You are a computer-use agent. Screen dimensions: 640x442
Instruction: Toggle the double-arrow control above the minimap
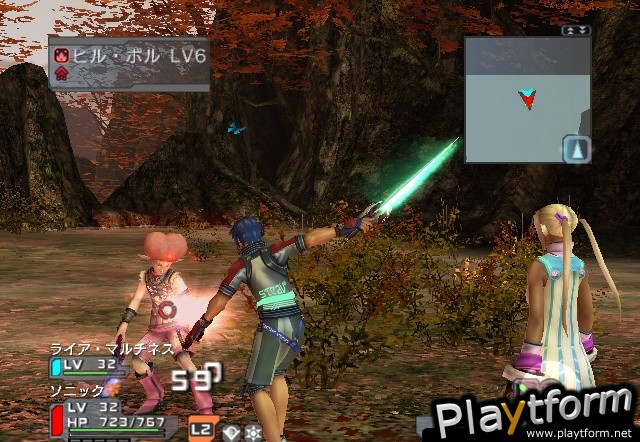click(577, 31)
